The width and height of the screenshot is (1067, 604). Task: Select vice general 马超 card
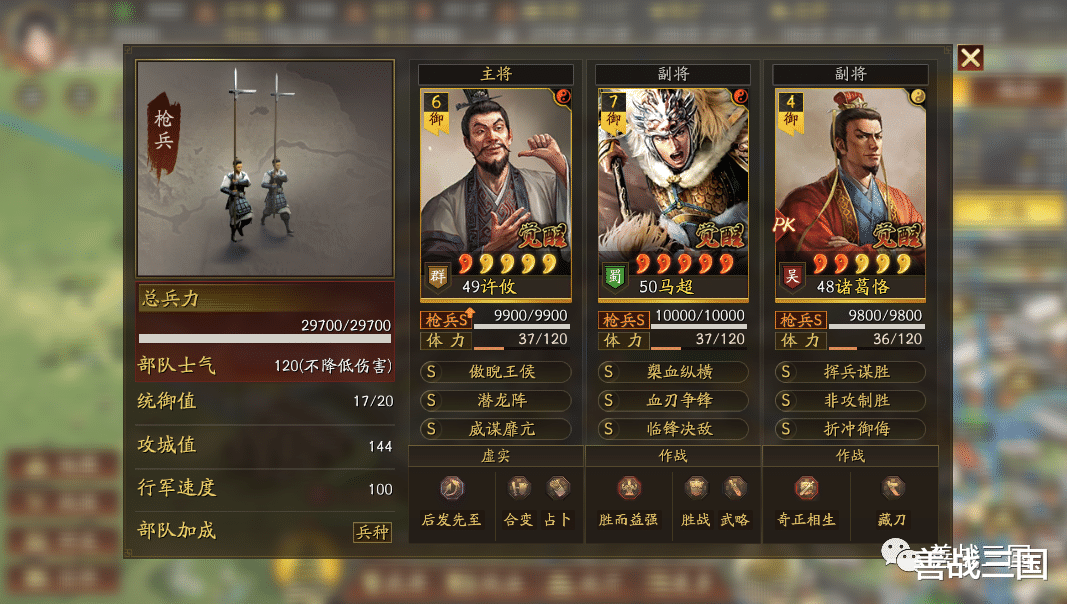672,192
